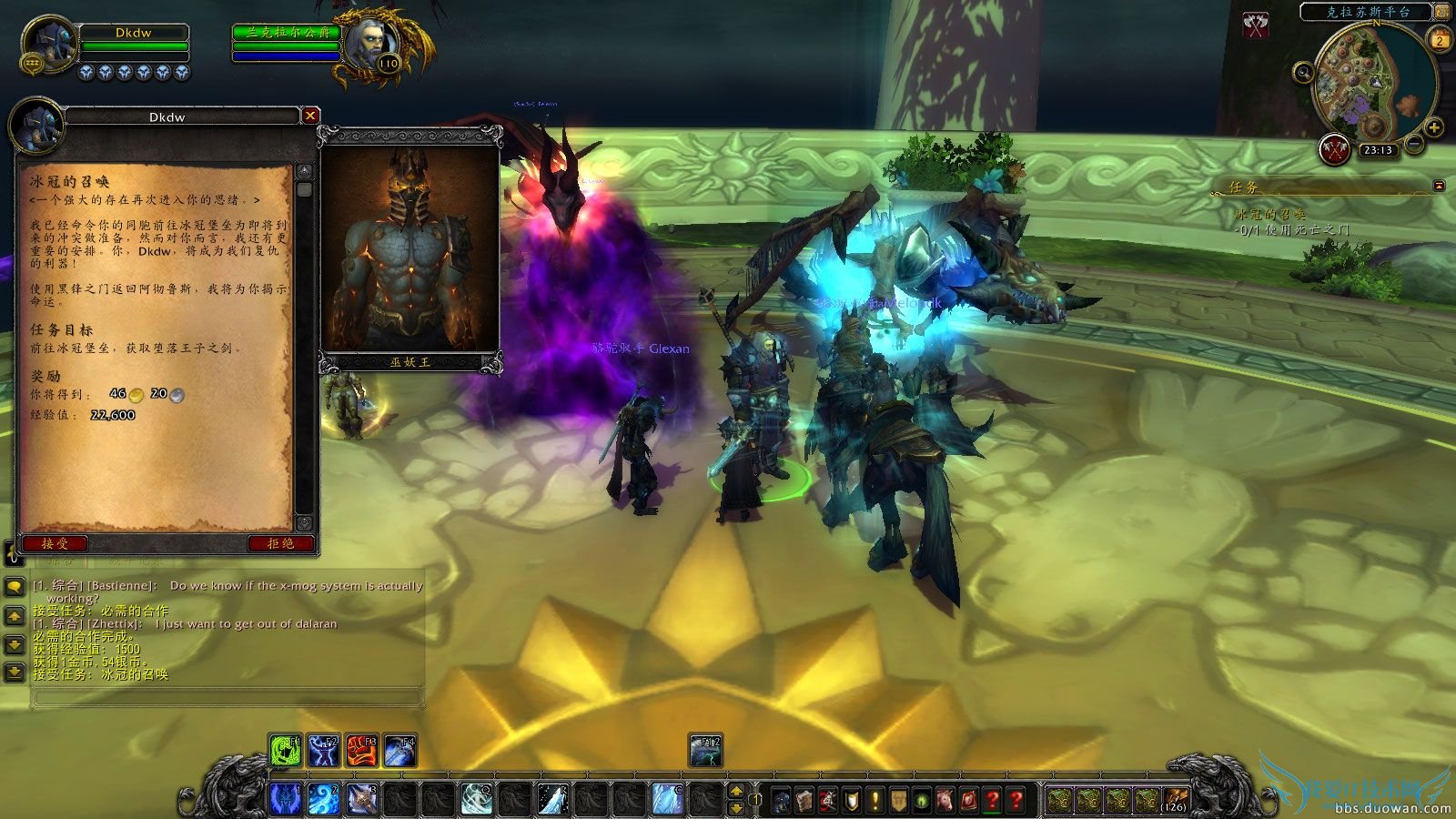Open the calendar showing 2 on the minimap

pos(1440,40)
